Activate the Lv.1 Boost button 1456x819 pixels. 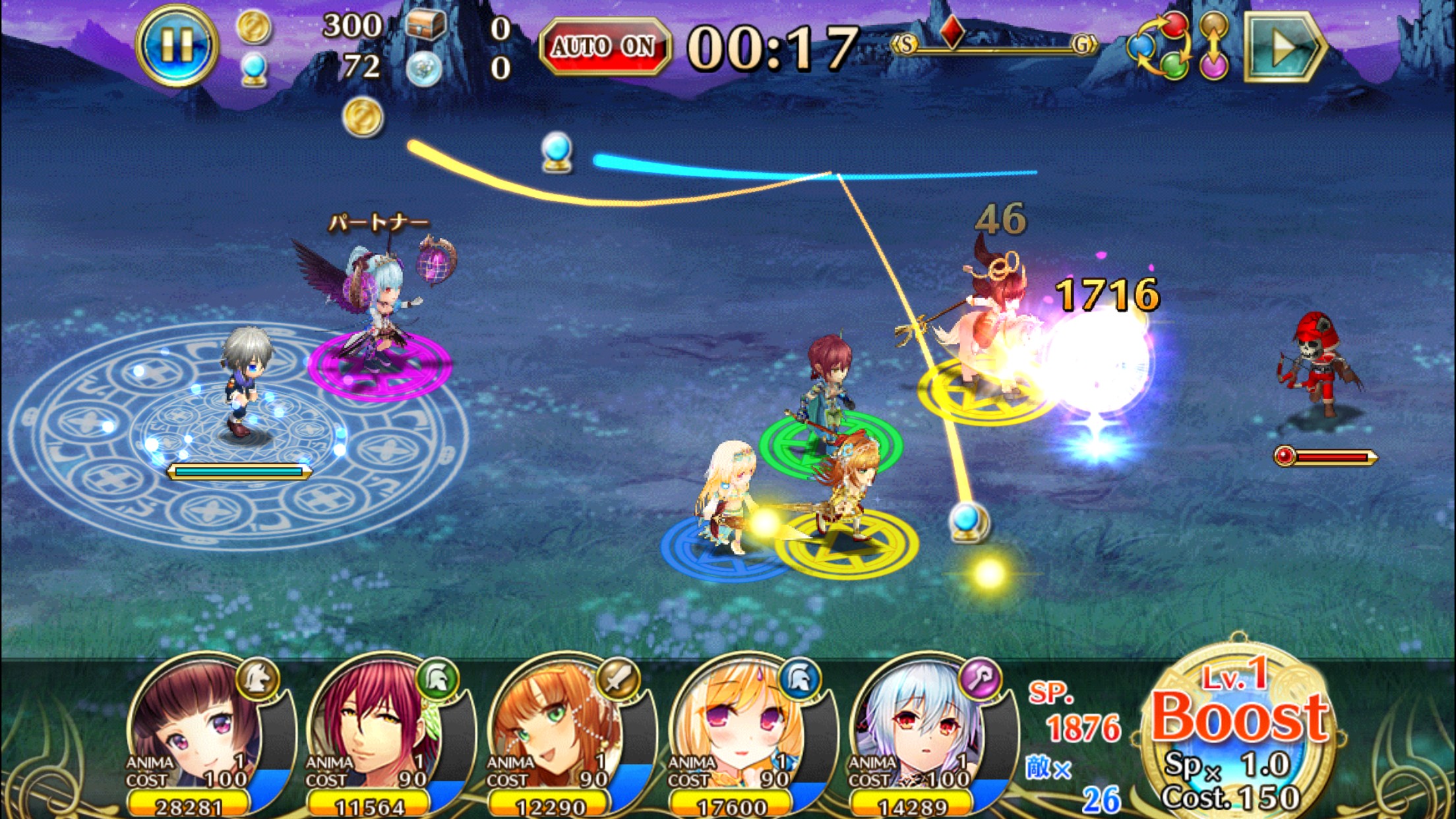coord(1238,732)
